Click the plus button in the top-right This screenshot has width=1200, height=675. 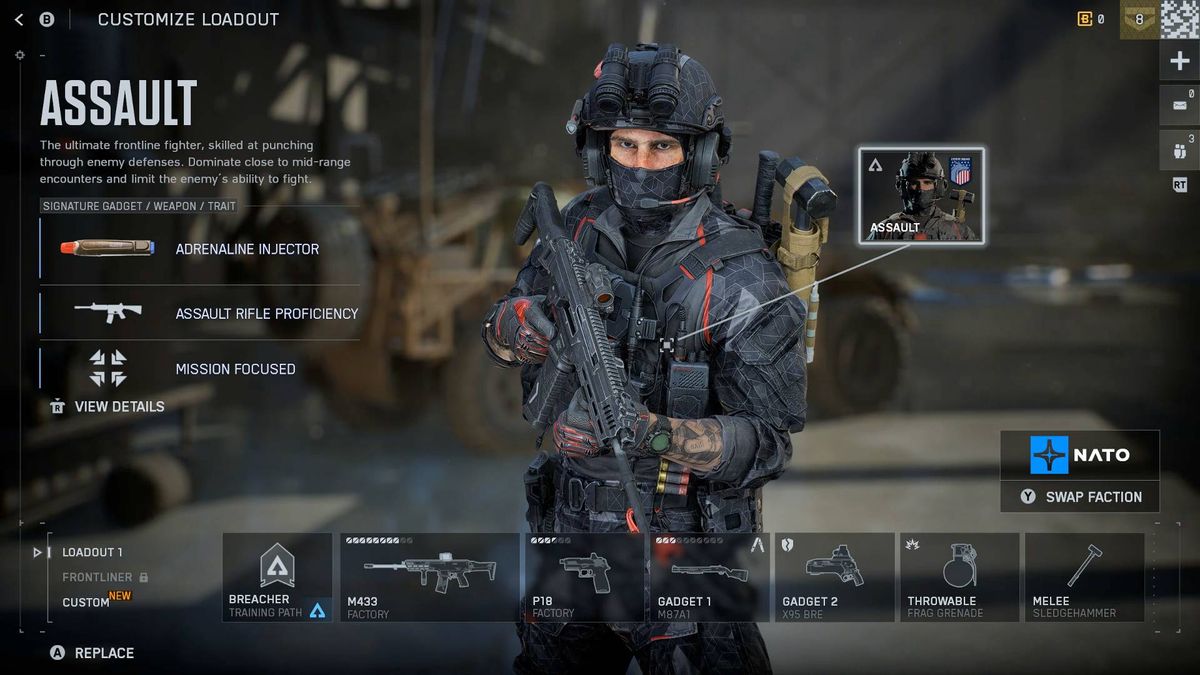(1179, 62)
